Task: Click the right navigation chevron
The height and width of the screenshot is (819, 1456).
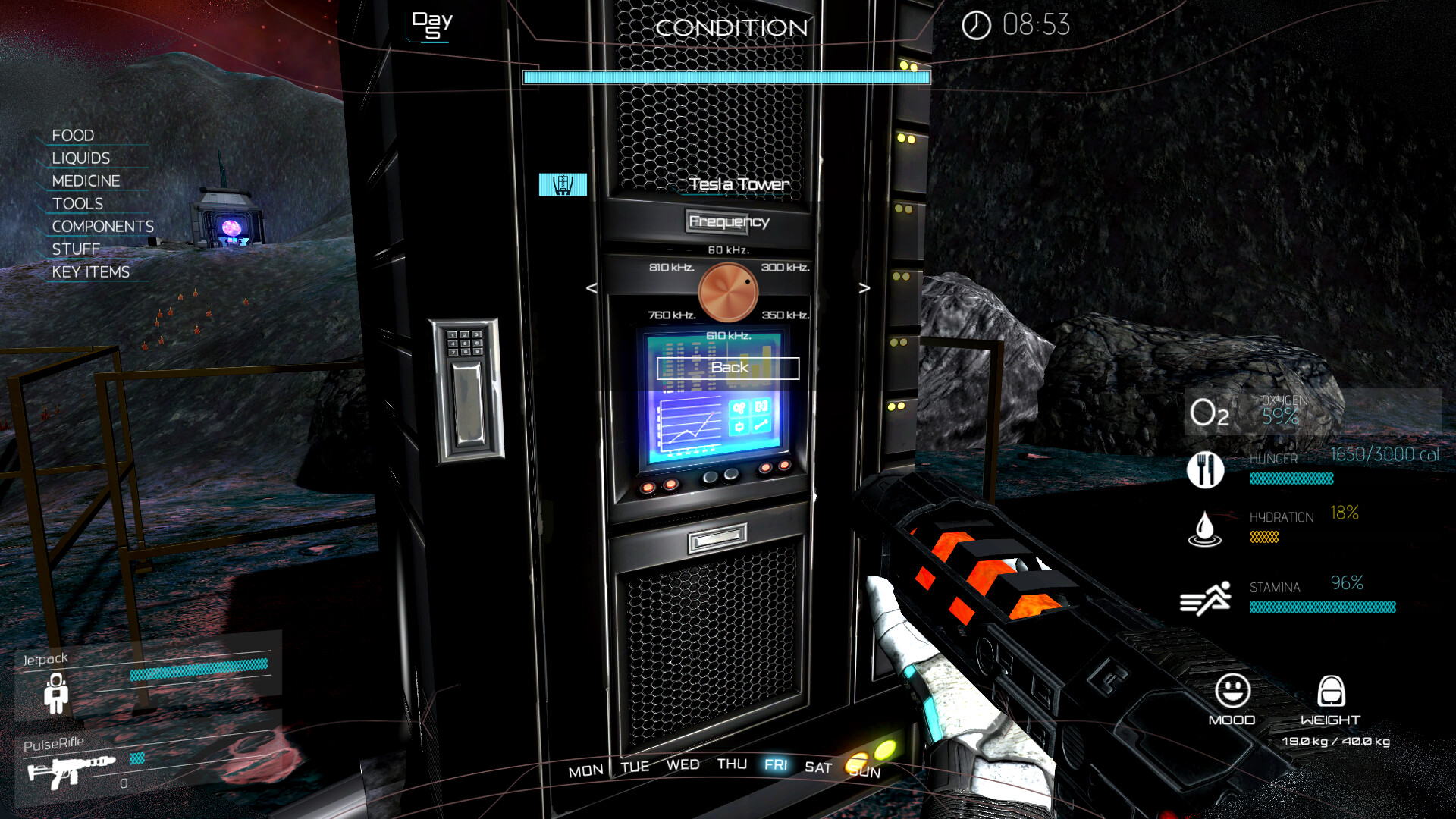Action: [x=864, y=288]
